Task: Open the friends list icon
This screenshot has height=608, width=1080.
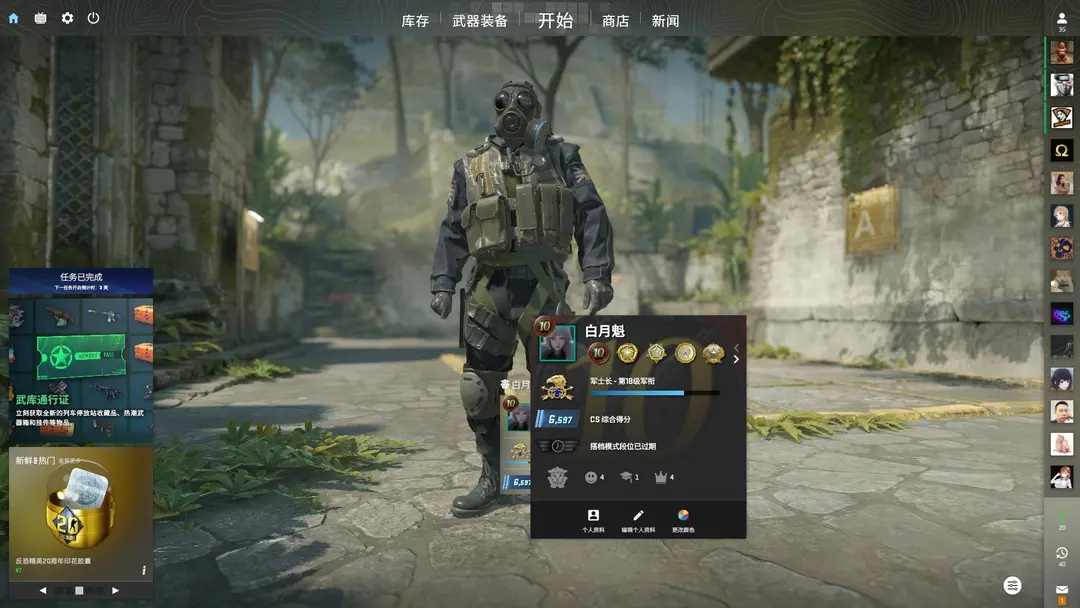Action: pyautogui.click(x=1062, y=20)
